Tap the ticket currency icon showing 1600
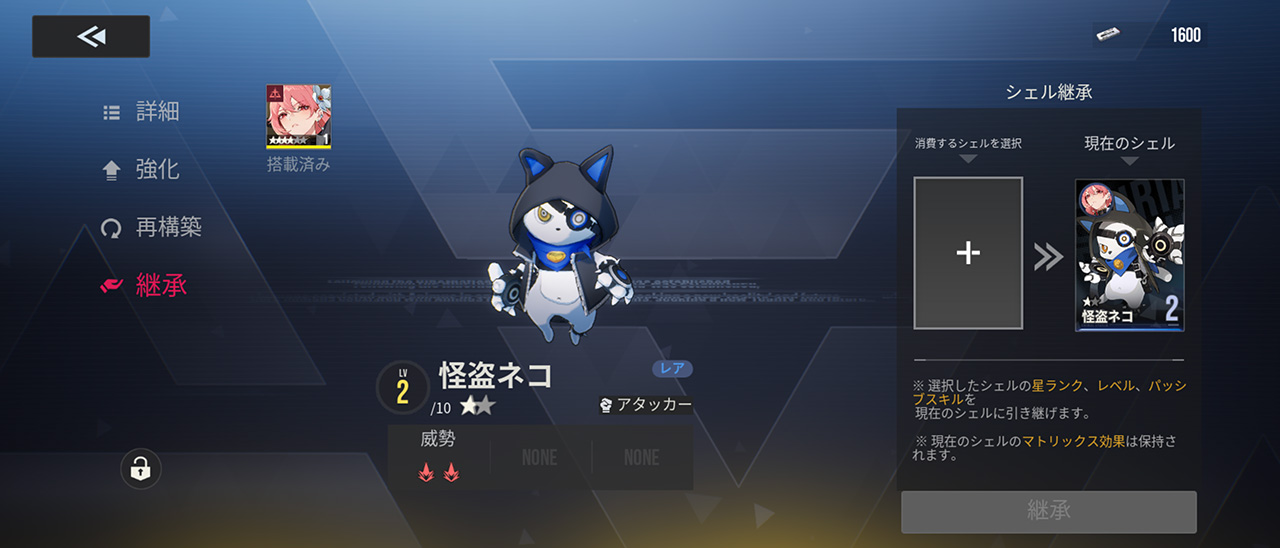The width and height of the screenshot is (1280, 548). [1106, 35]
